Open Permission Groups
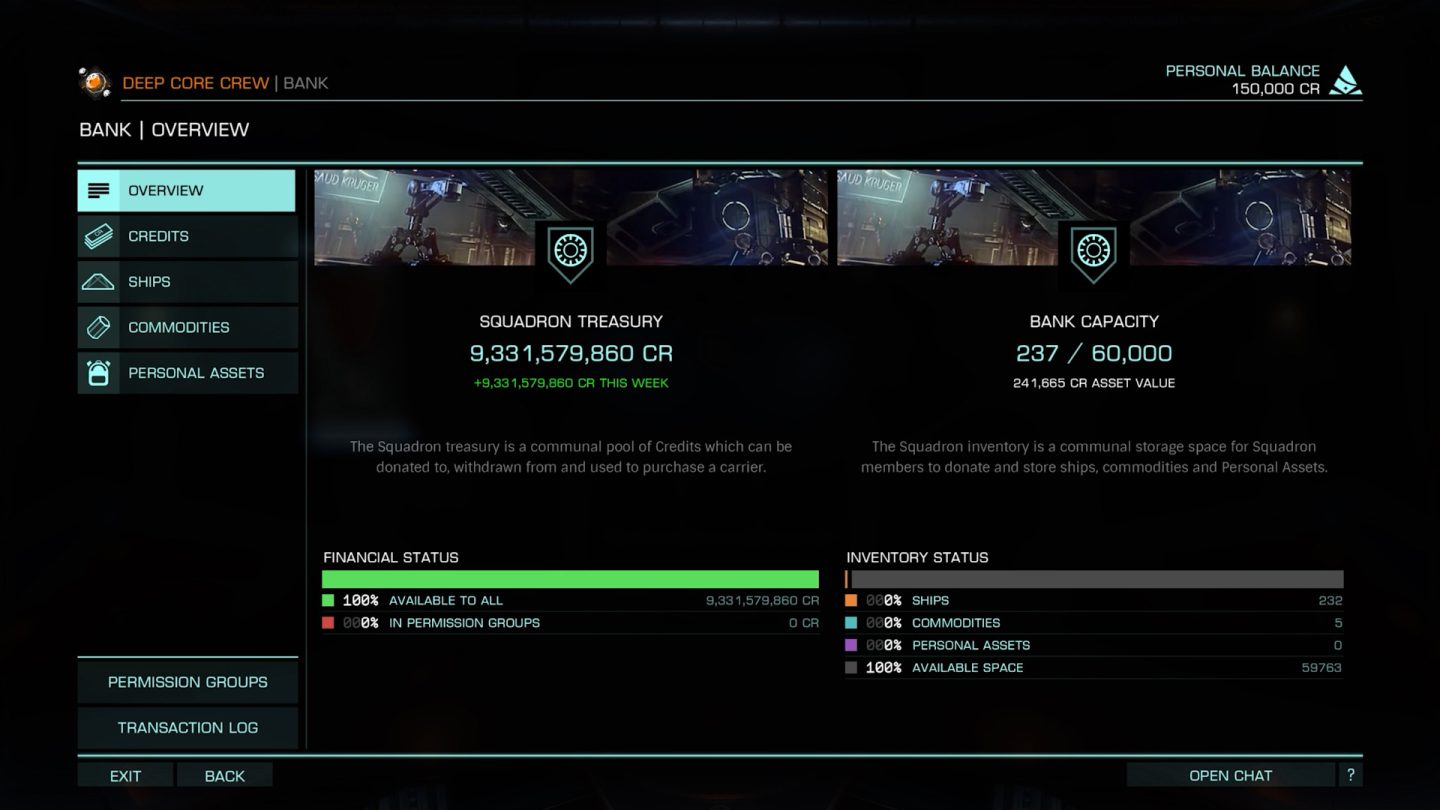Viewport: 1440px width, 810px height. tap(188, 682)
